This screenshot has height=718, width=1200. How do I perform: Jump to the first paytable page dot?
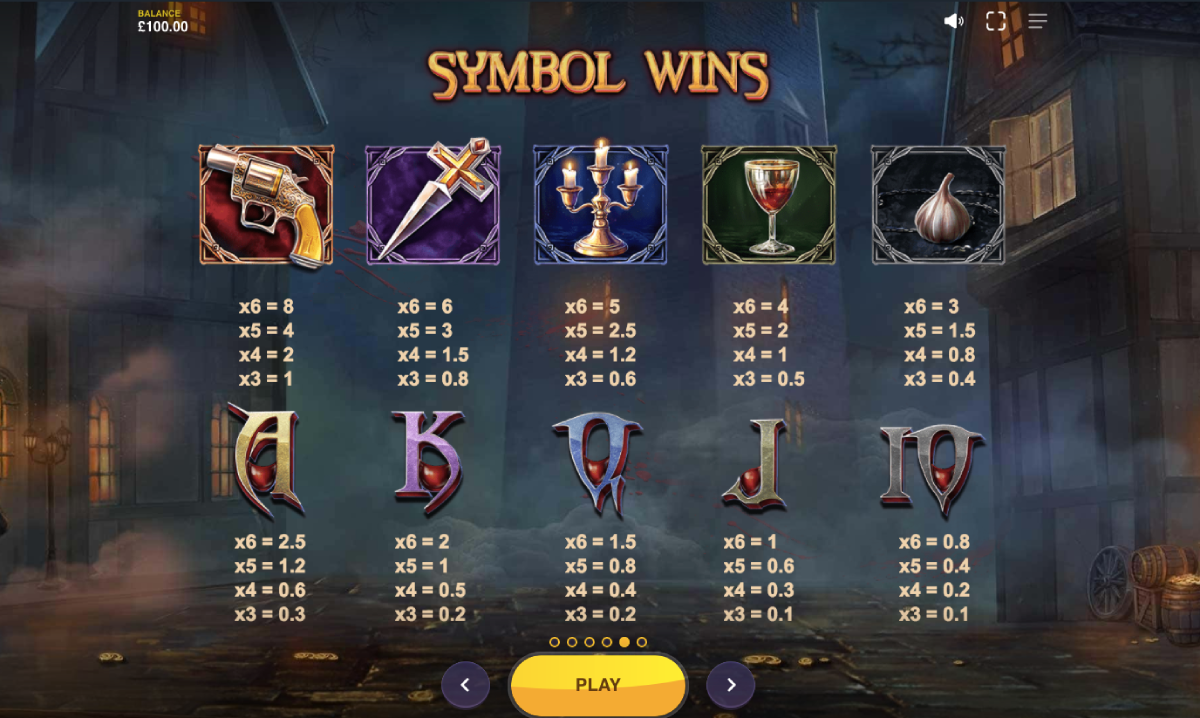pyautogui.click(x=555, y=642)
